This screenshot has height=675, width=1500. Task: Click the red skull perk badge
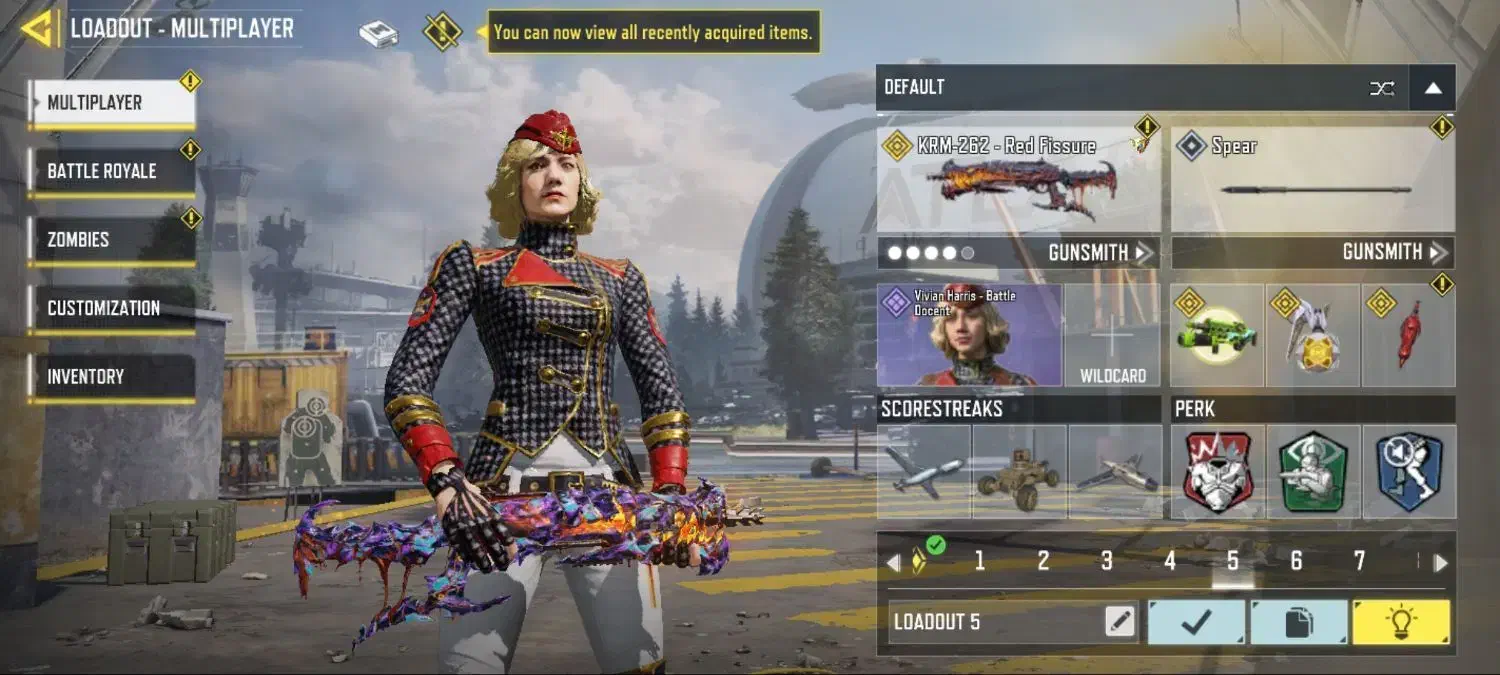click(1217, 472)
